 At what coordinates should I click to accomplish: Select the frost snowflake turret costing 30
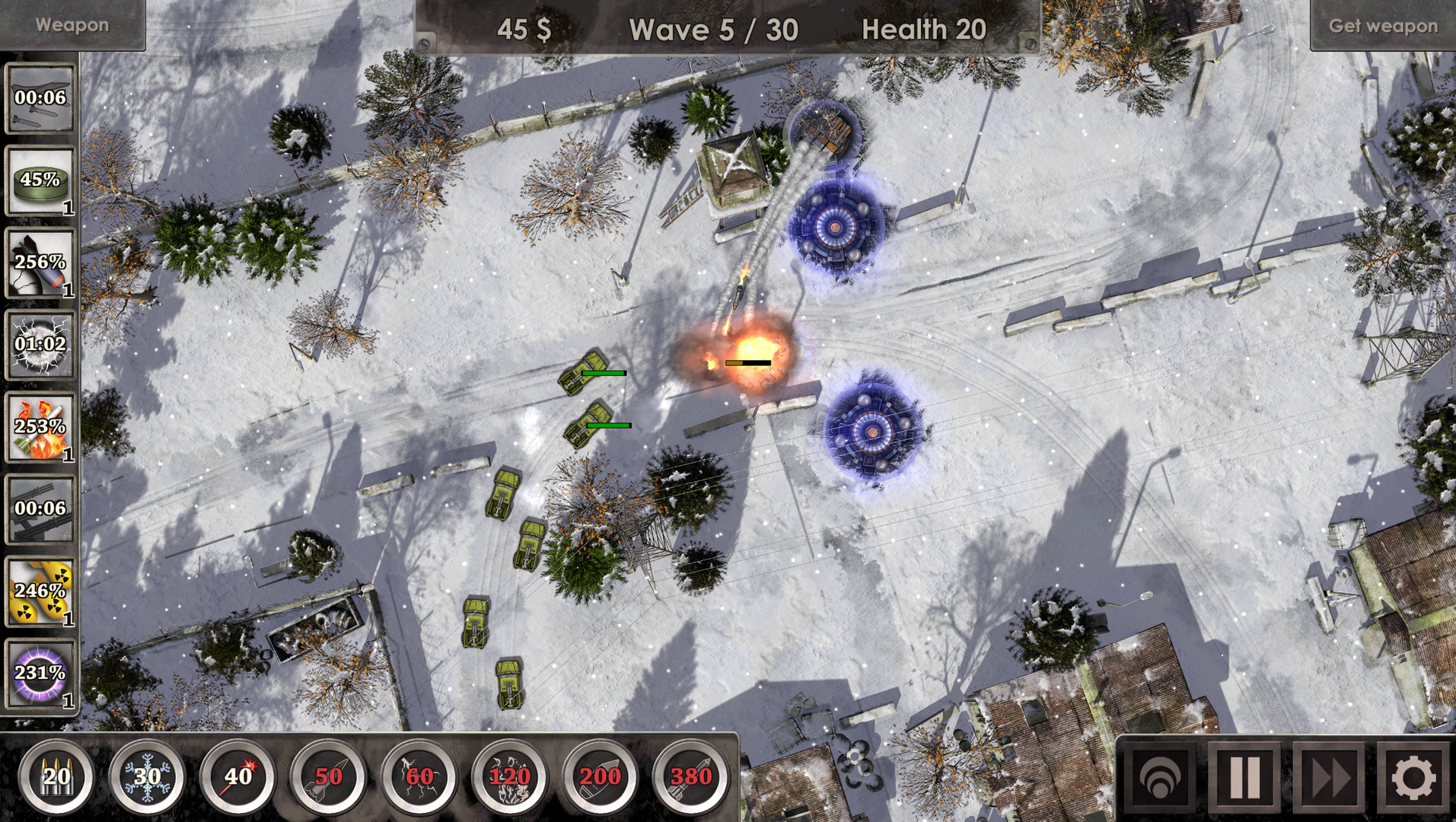[x=147, y=778]
